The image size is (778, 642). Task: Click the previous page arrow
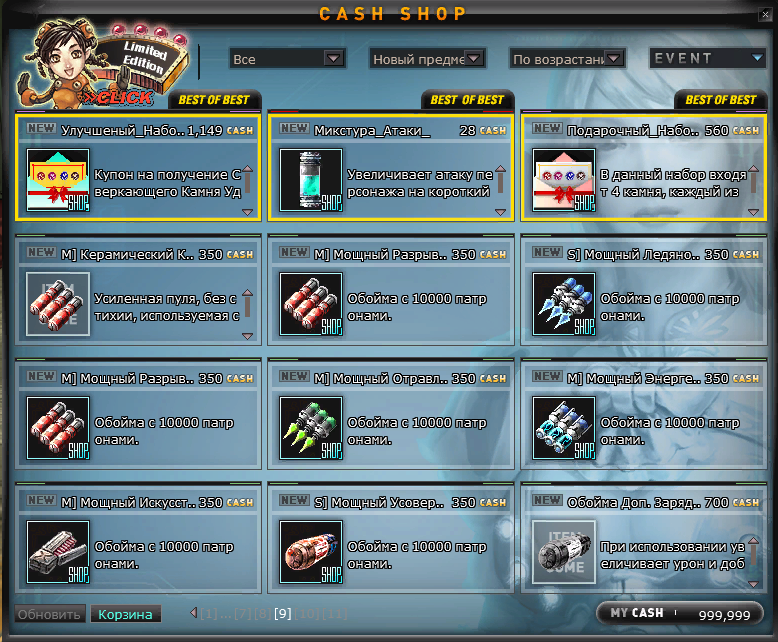pos(194,613)
